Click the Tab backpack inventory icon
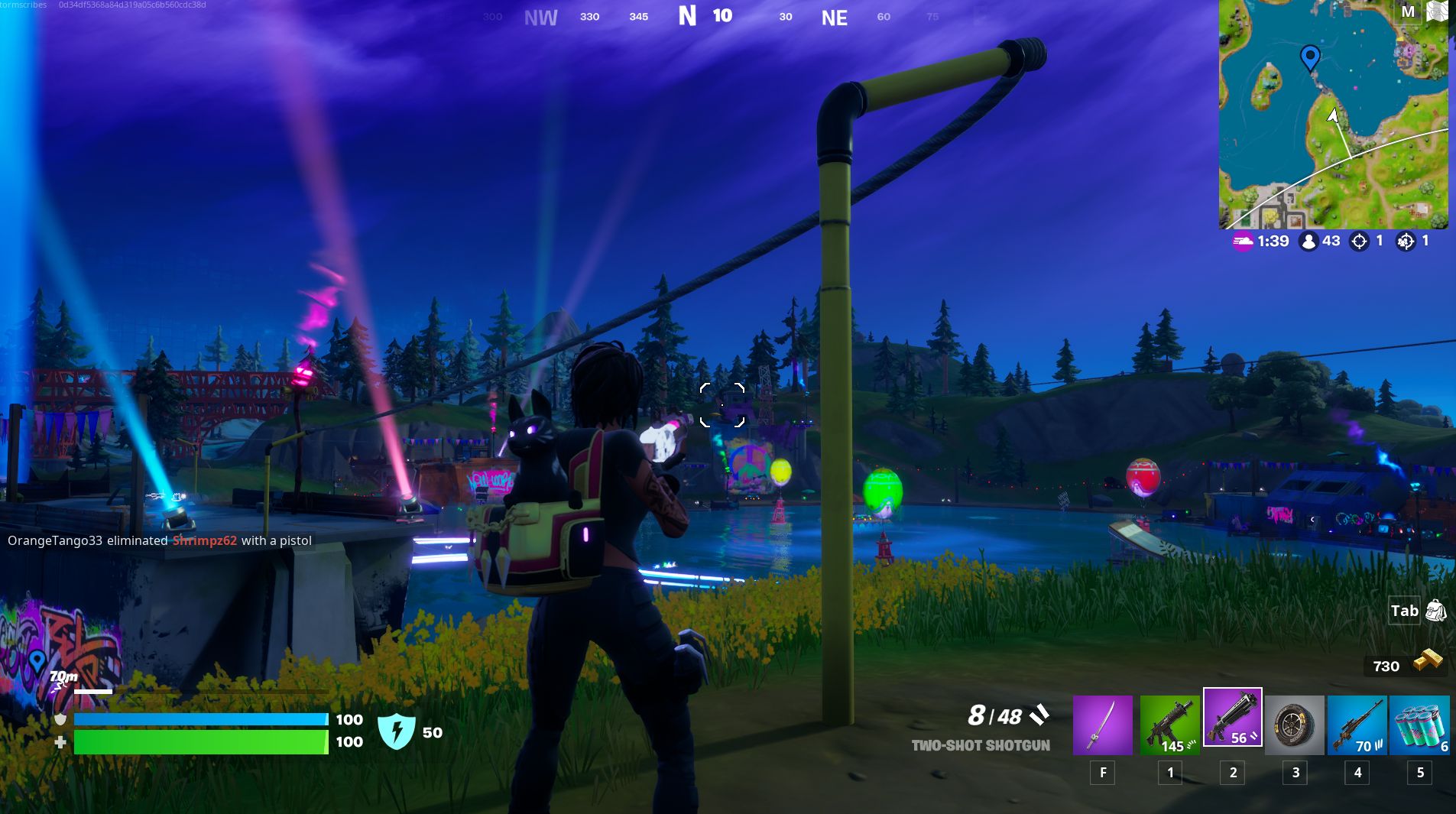The width and height of the screenshot is (1456, 814). [1434, 611]
